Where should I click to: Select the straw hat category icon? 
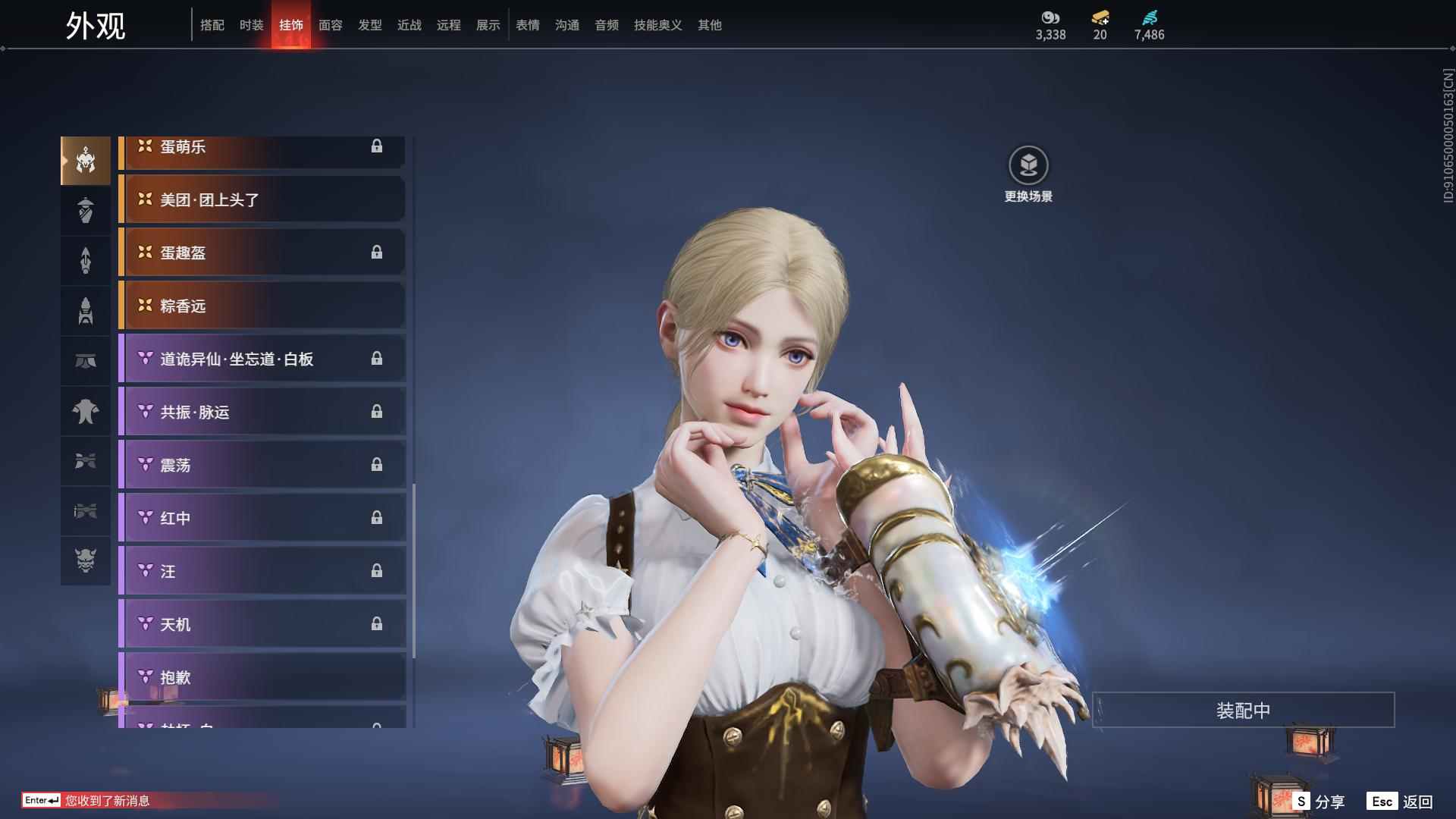click(x=86, y=210)
